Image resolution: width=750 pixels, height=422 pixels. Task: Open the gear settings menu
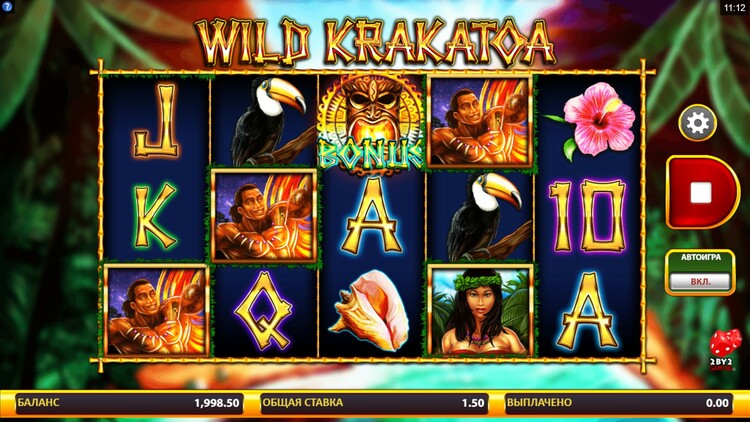pos(697,123)
